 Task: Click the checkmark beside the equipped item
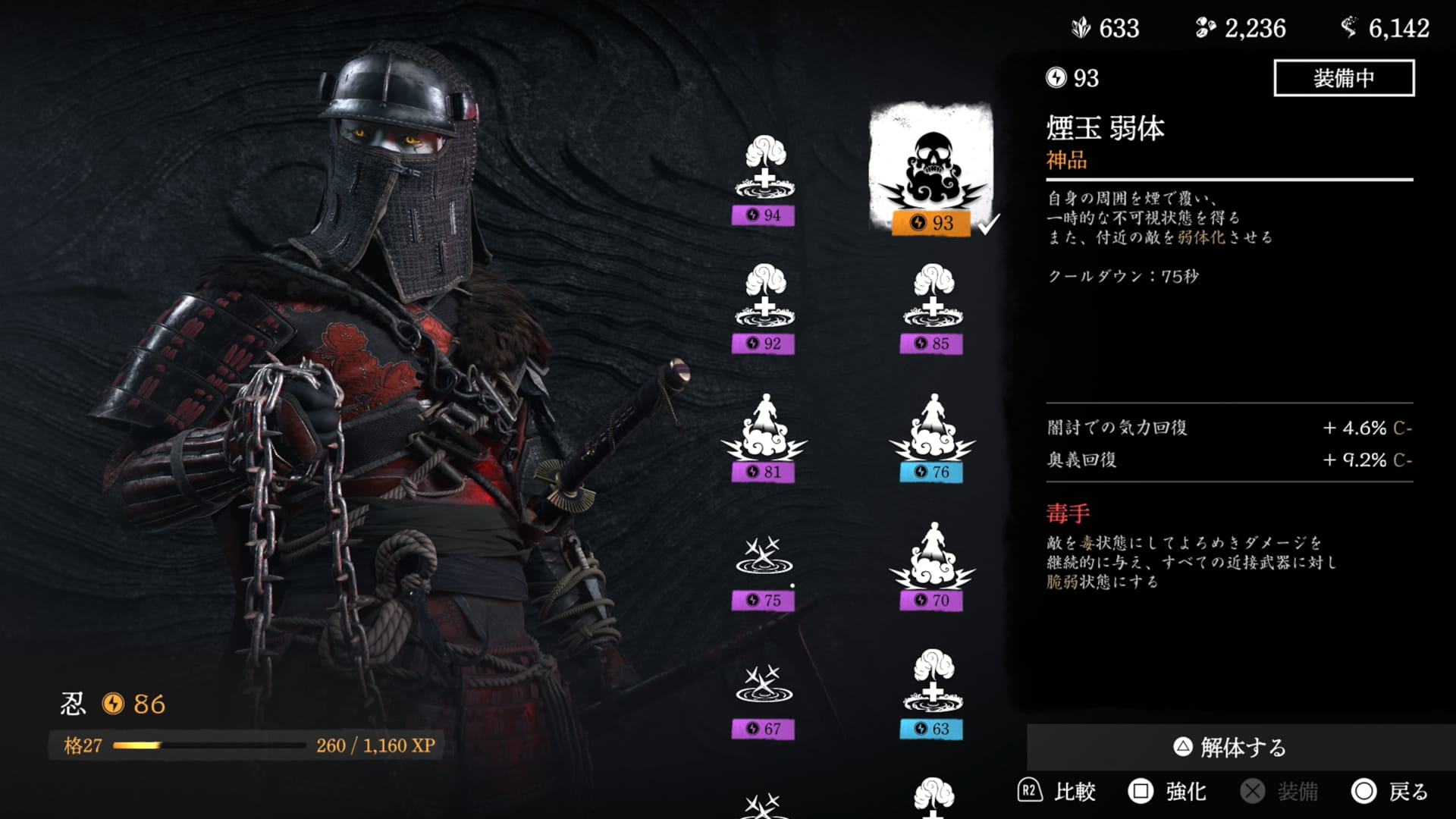tap(986, 224)
